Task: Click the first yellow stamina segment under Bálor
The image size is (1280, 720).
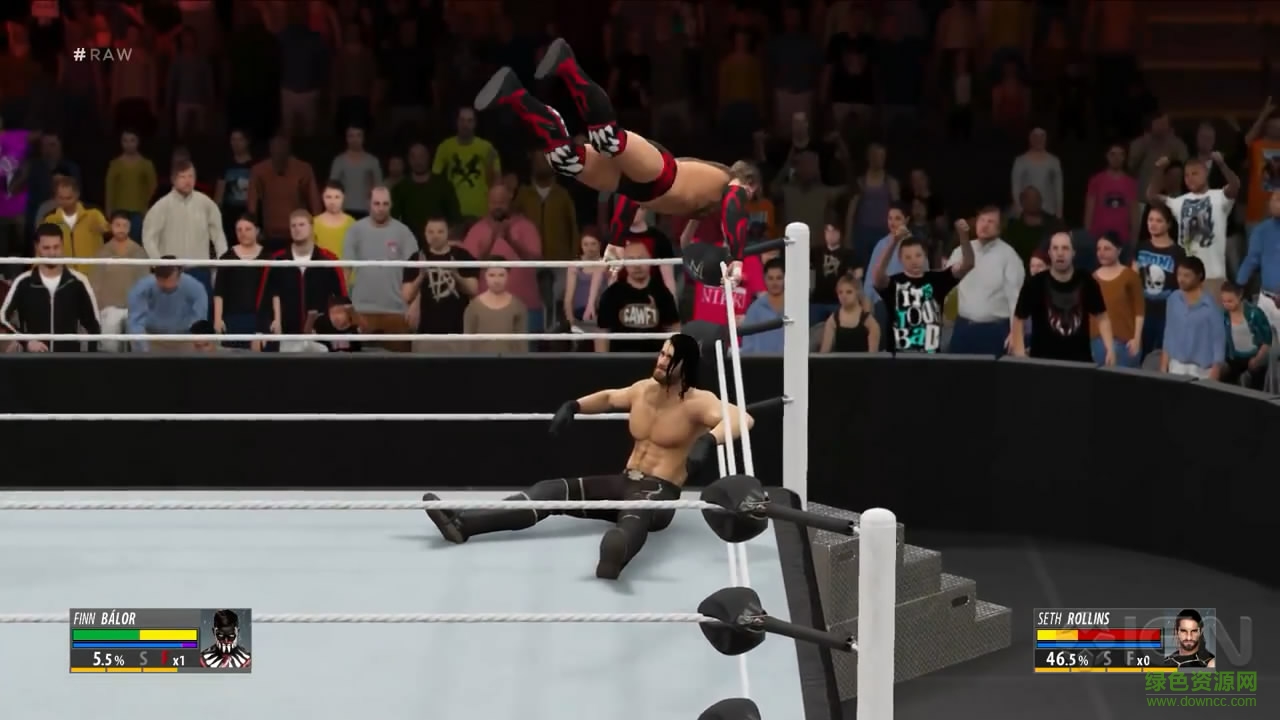Action: click(88, 669)
